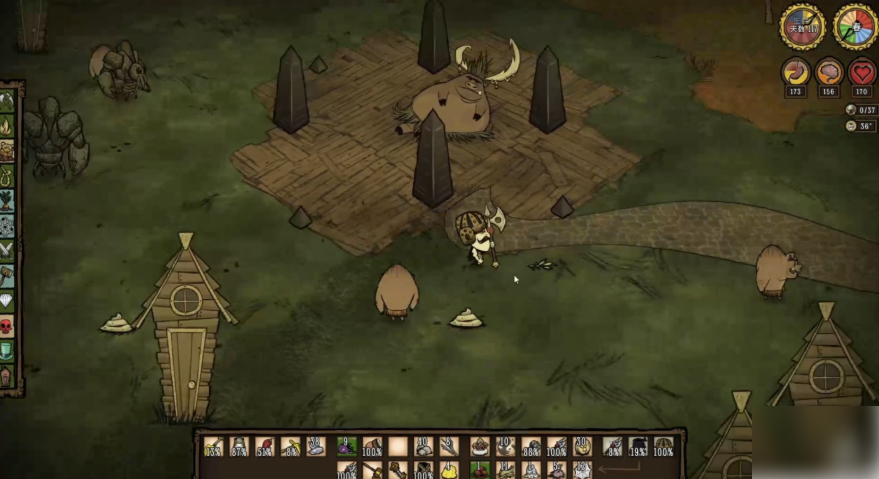This screenshot has width=879, height=479.
Task: Select the inventory item at 88% durability
Action: tap(531, 446)
